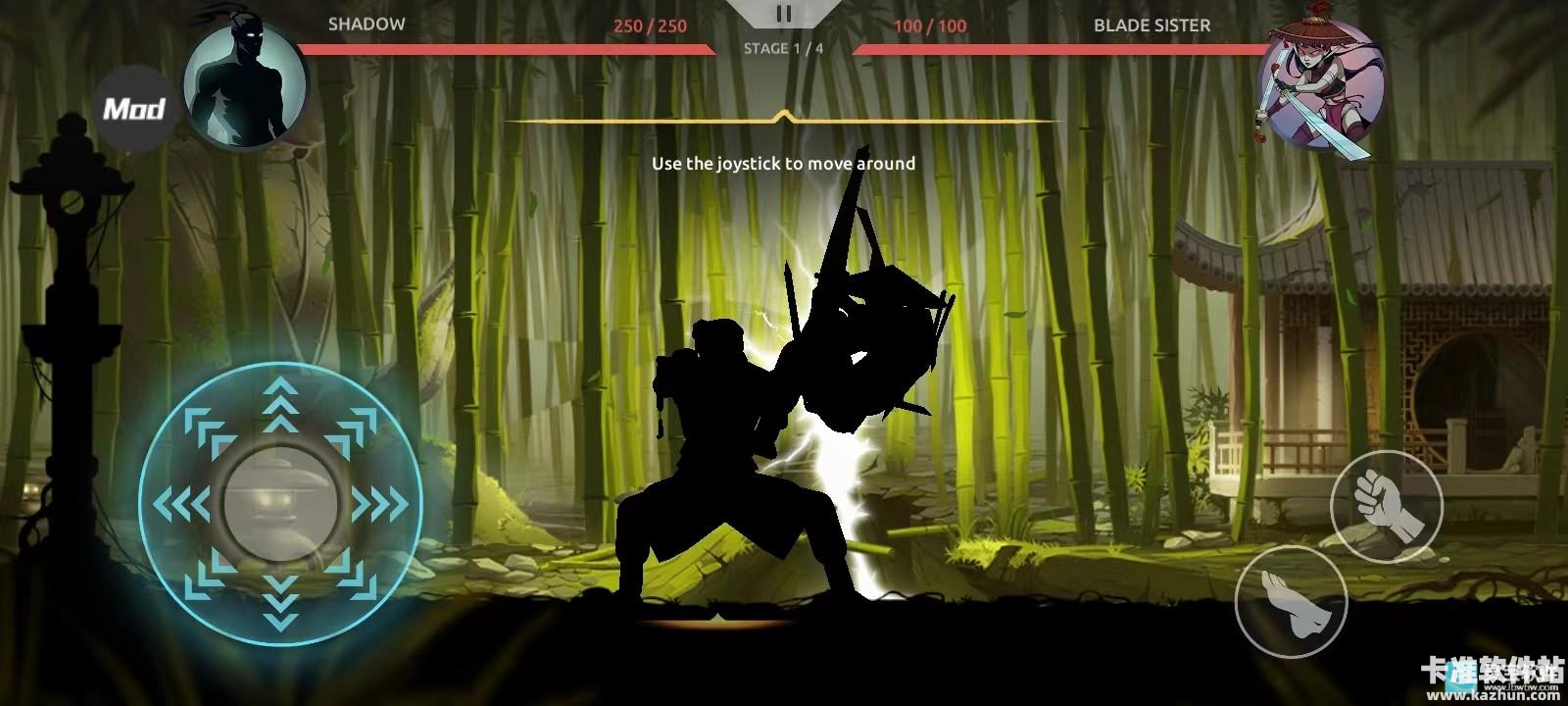Tap the joystick's right arrows
This screenshot has width=1568, height=706.
[x=380, y=505]
